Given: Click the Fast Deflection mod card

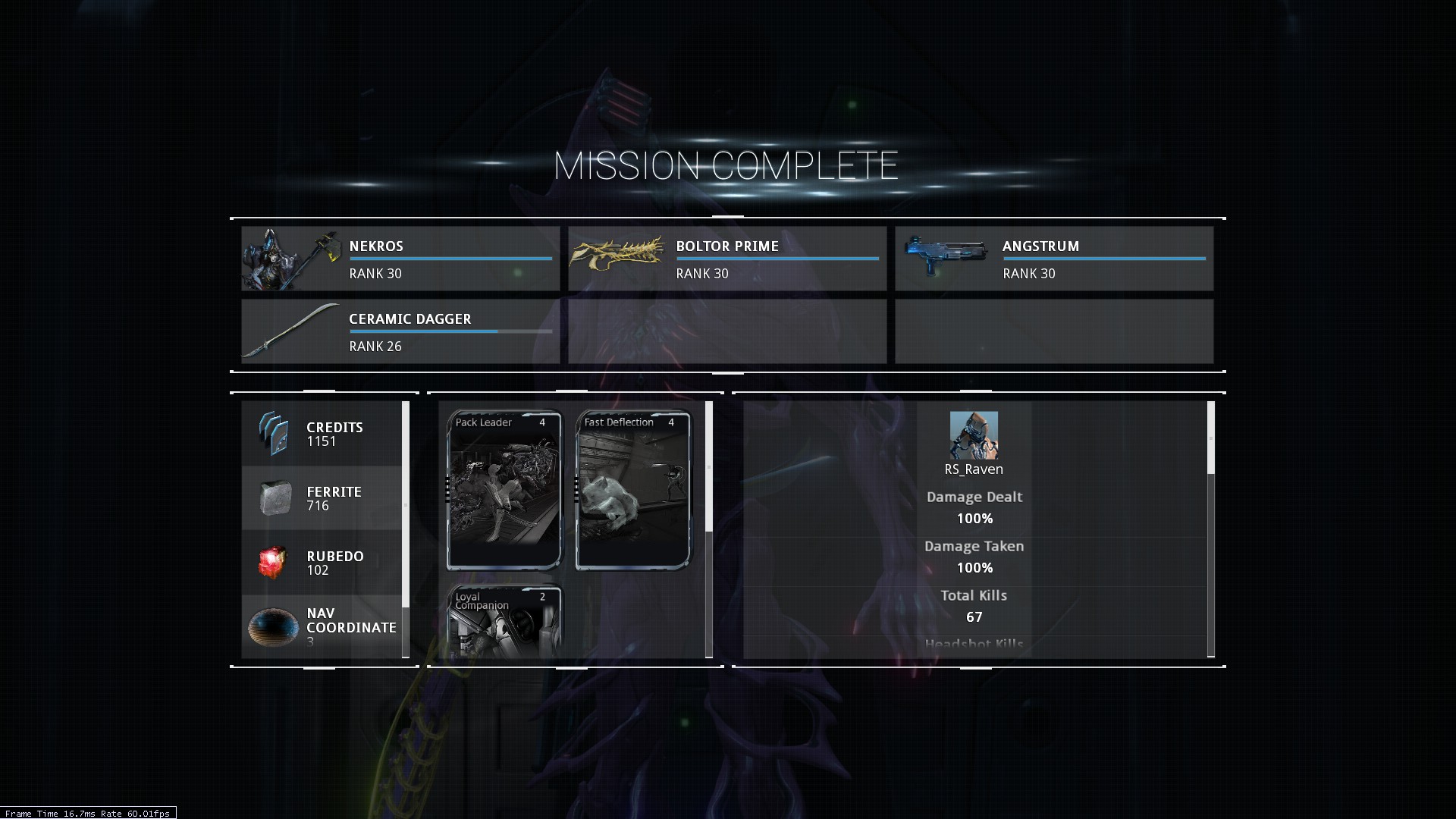Looking at the screenshot, I should (633, 490).
